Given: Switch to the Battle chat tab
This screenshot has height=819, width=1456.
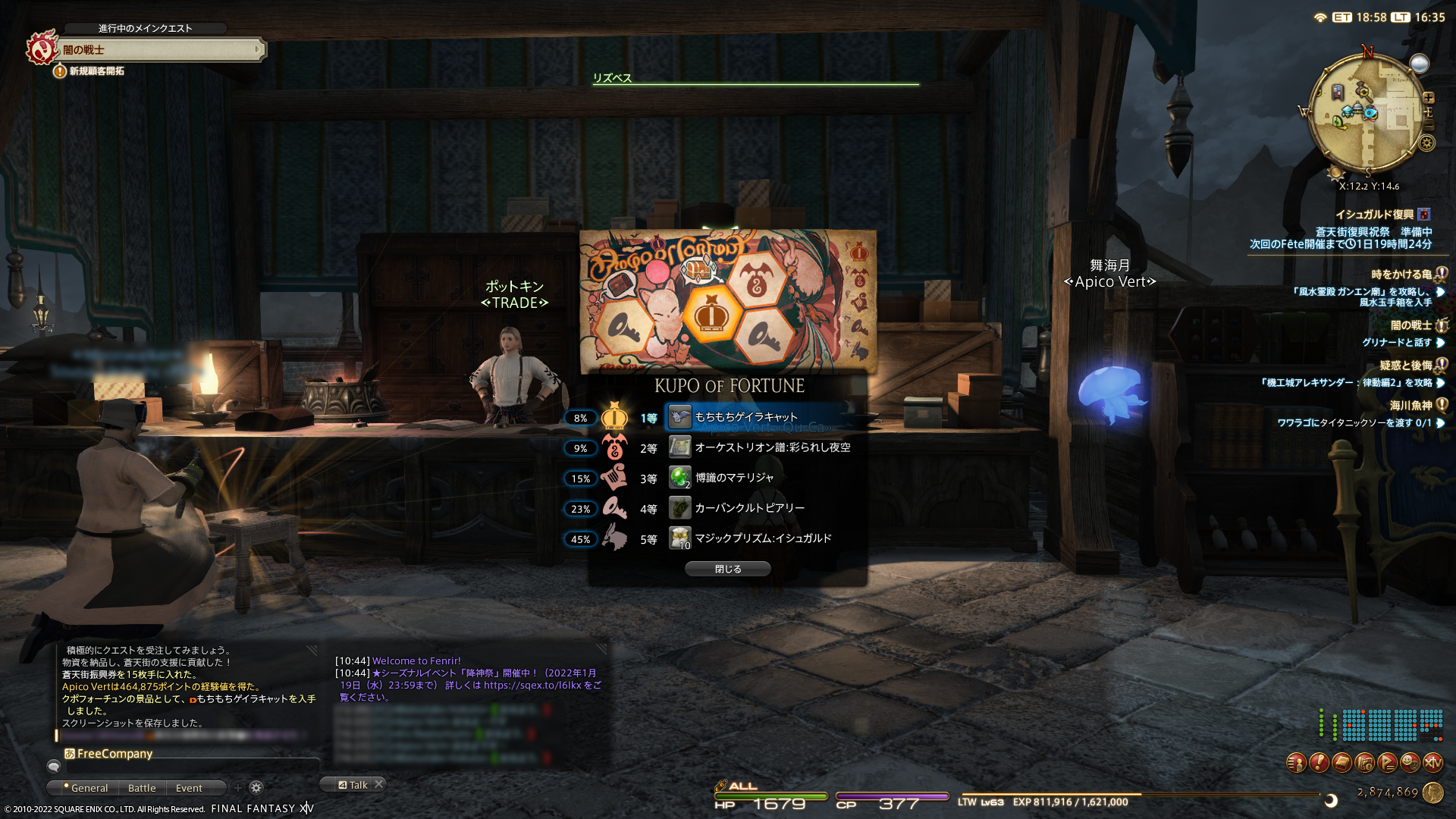Looking at the screenshot, I should pos(142,788).
